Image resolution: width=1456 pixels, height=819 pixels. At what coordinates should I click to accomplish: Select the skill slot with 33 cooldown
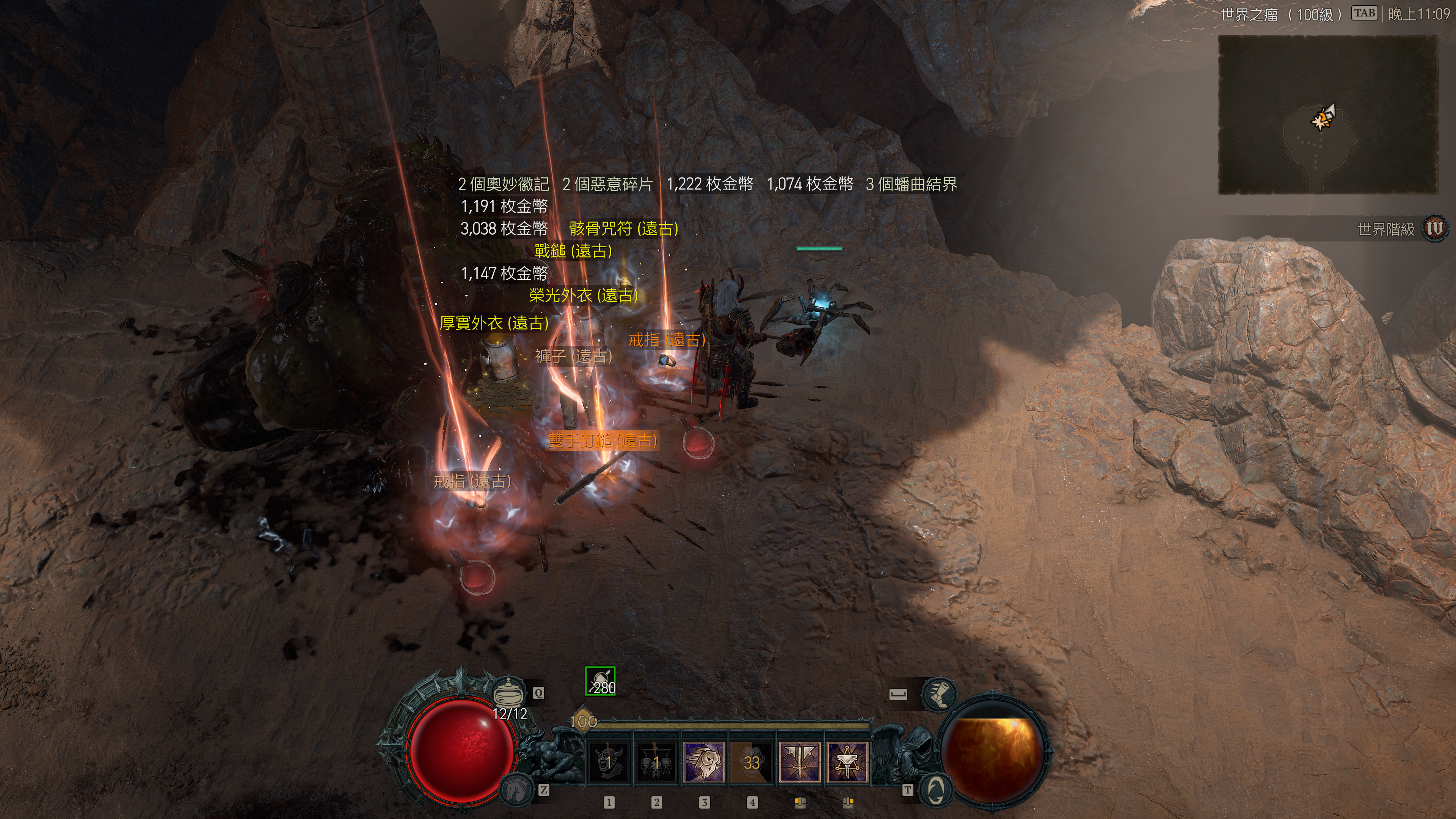751,762
